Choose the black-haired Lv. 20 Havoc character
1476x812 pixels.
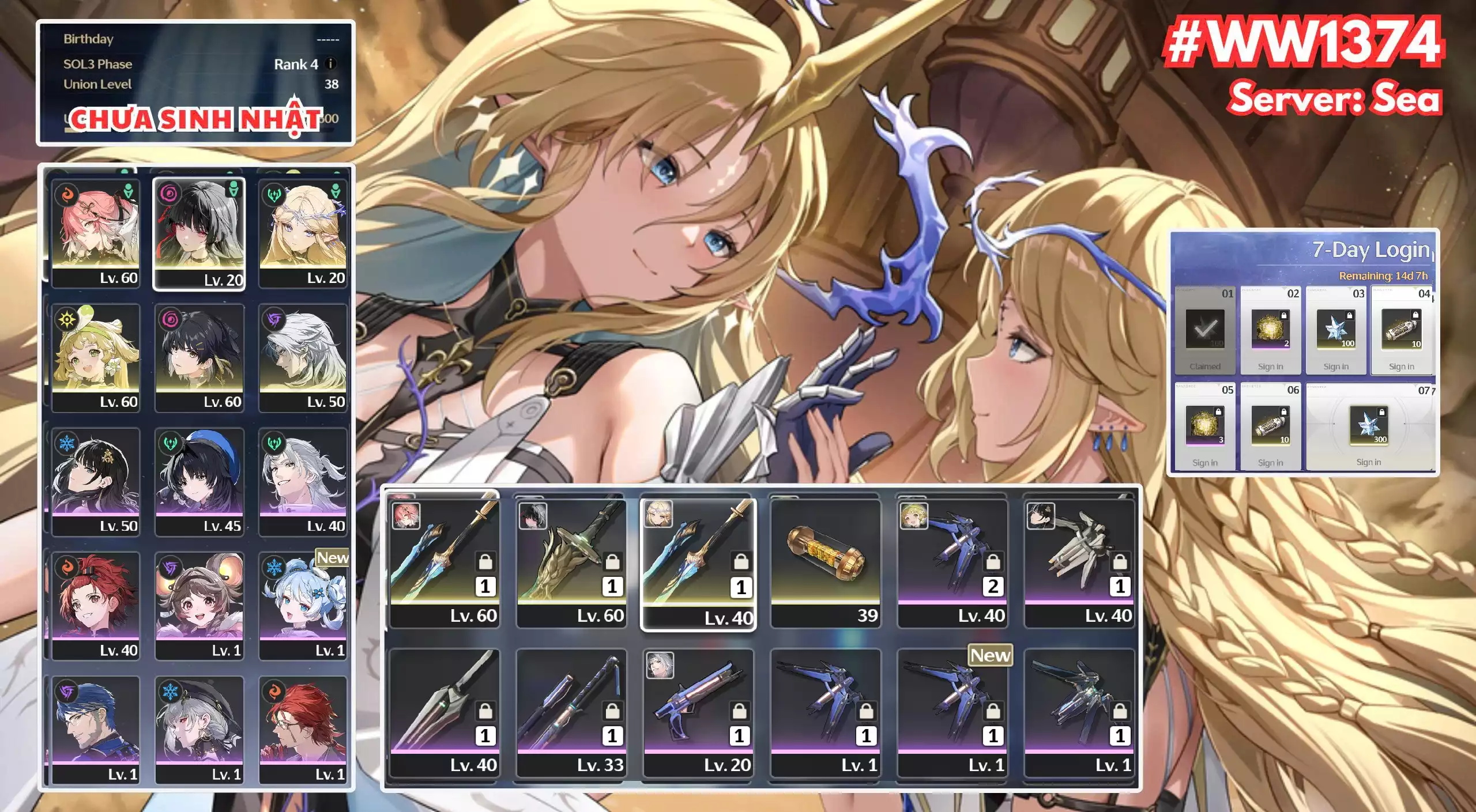(199, 233)
